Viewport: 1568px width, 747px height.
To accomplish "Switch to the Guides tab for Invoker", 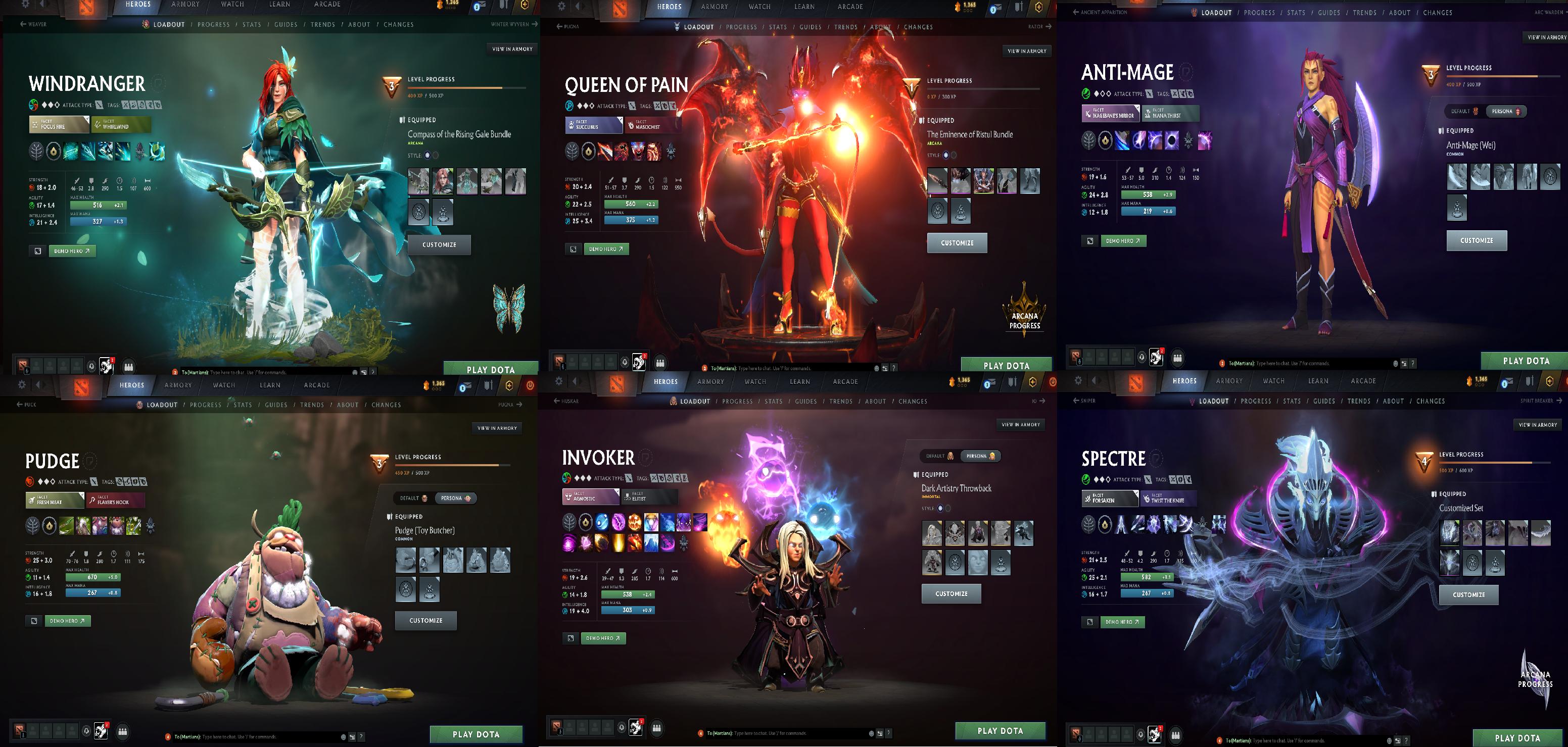I will [807, 401].
